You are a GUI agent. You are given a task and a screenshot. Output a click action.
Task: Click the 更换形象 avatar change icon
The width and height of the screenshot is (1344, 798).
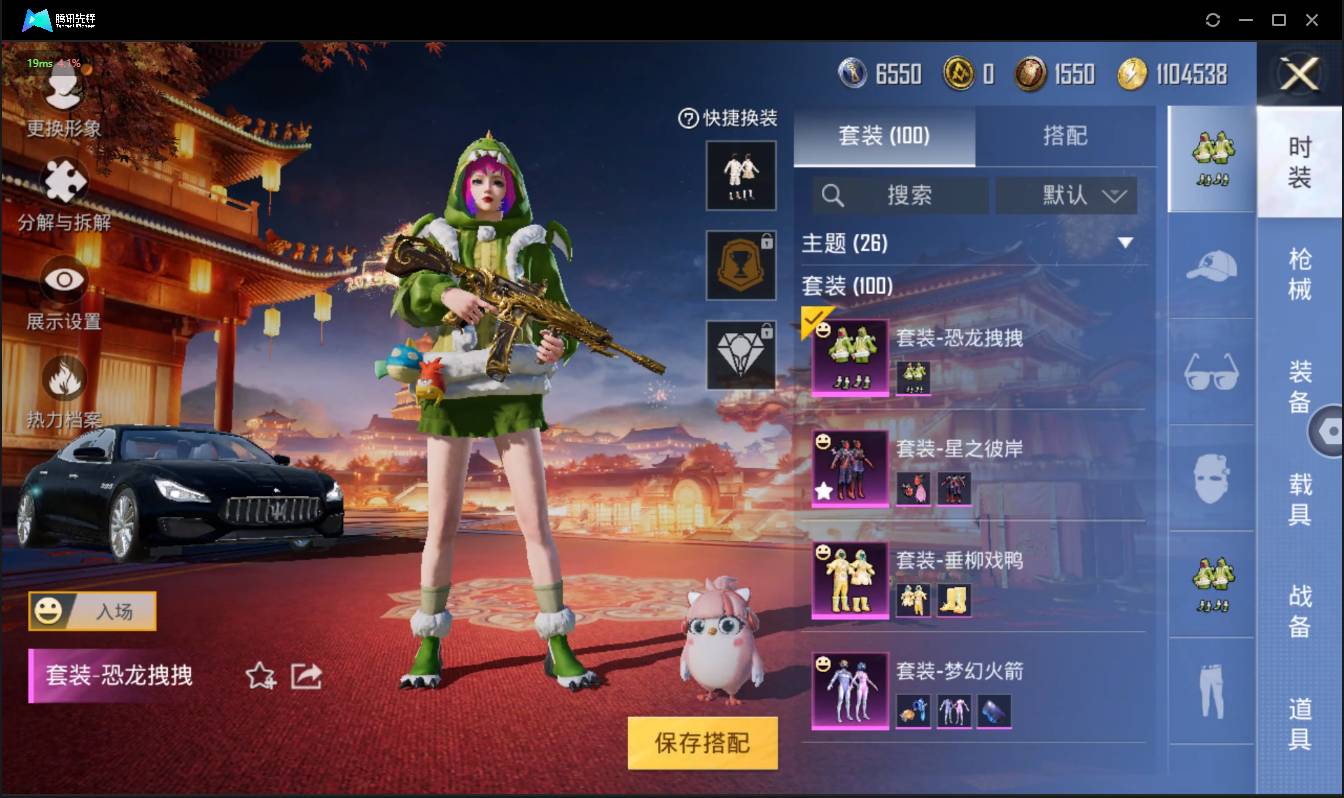(62, 95)
